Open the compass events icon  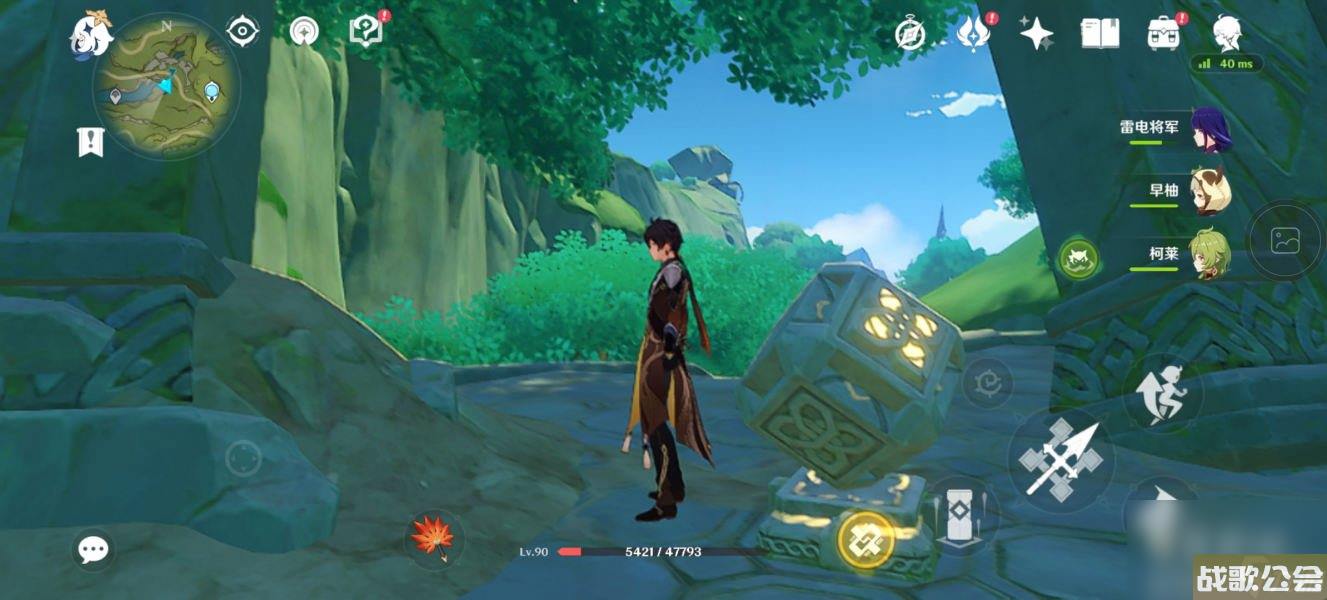(909, 34)
